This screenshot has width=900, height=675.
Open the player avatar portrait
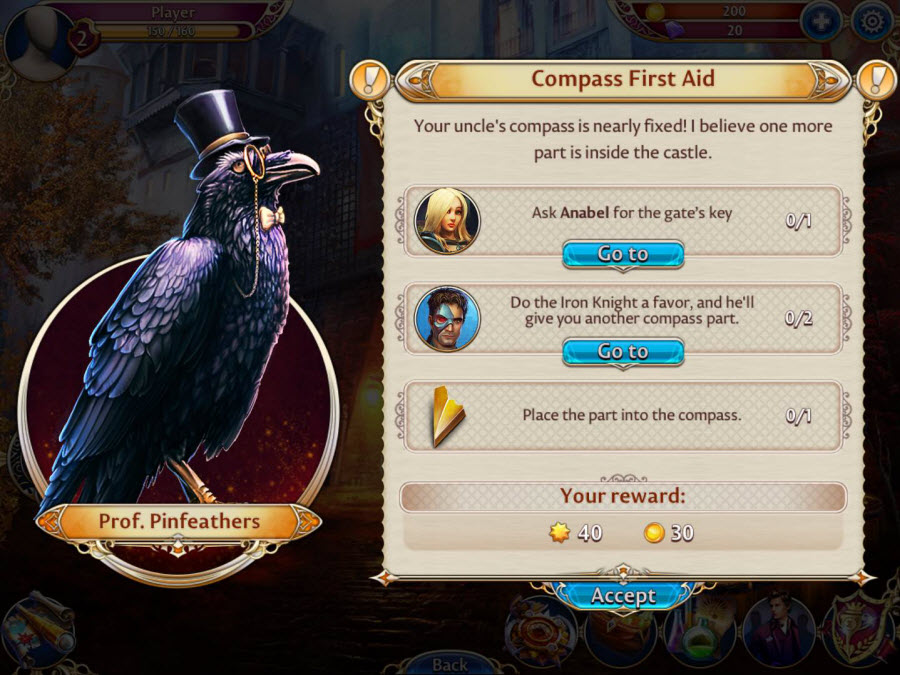(x=38, y=38)
